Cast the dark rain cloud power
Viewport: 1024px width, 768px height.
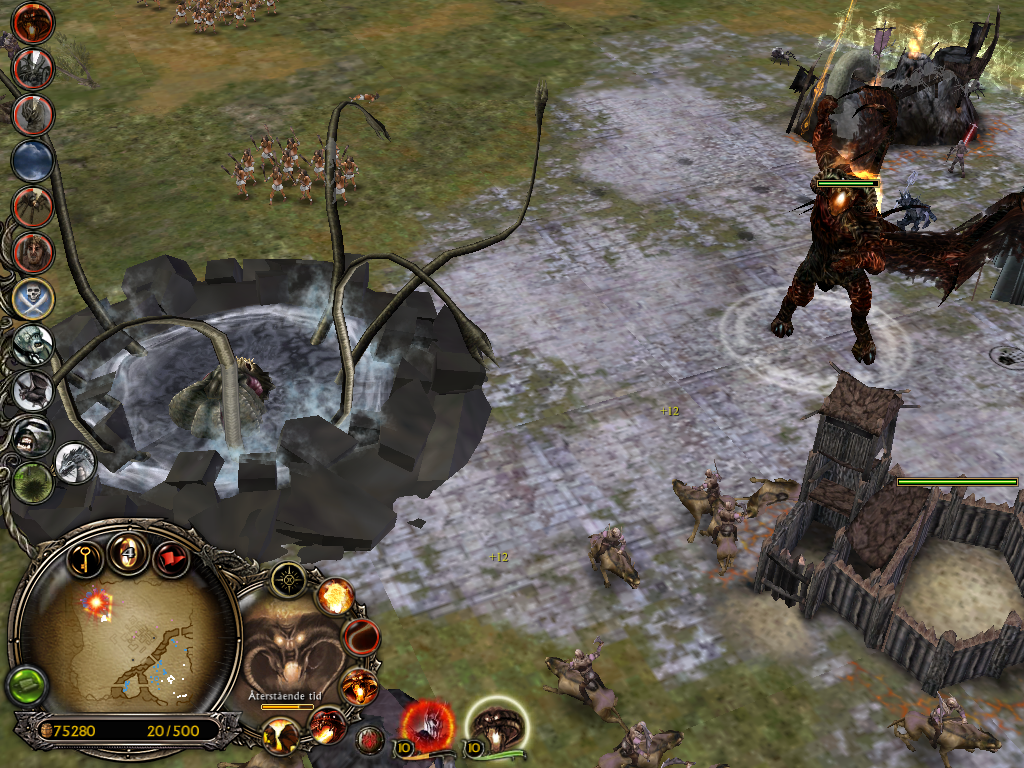pos(32,160)
